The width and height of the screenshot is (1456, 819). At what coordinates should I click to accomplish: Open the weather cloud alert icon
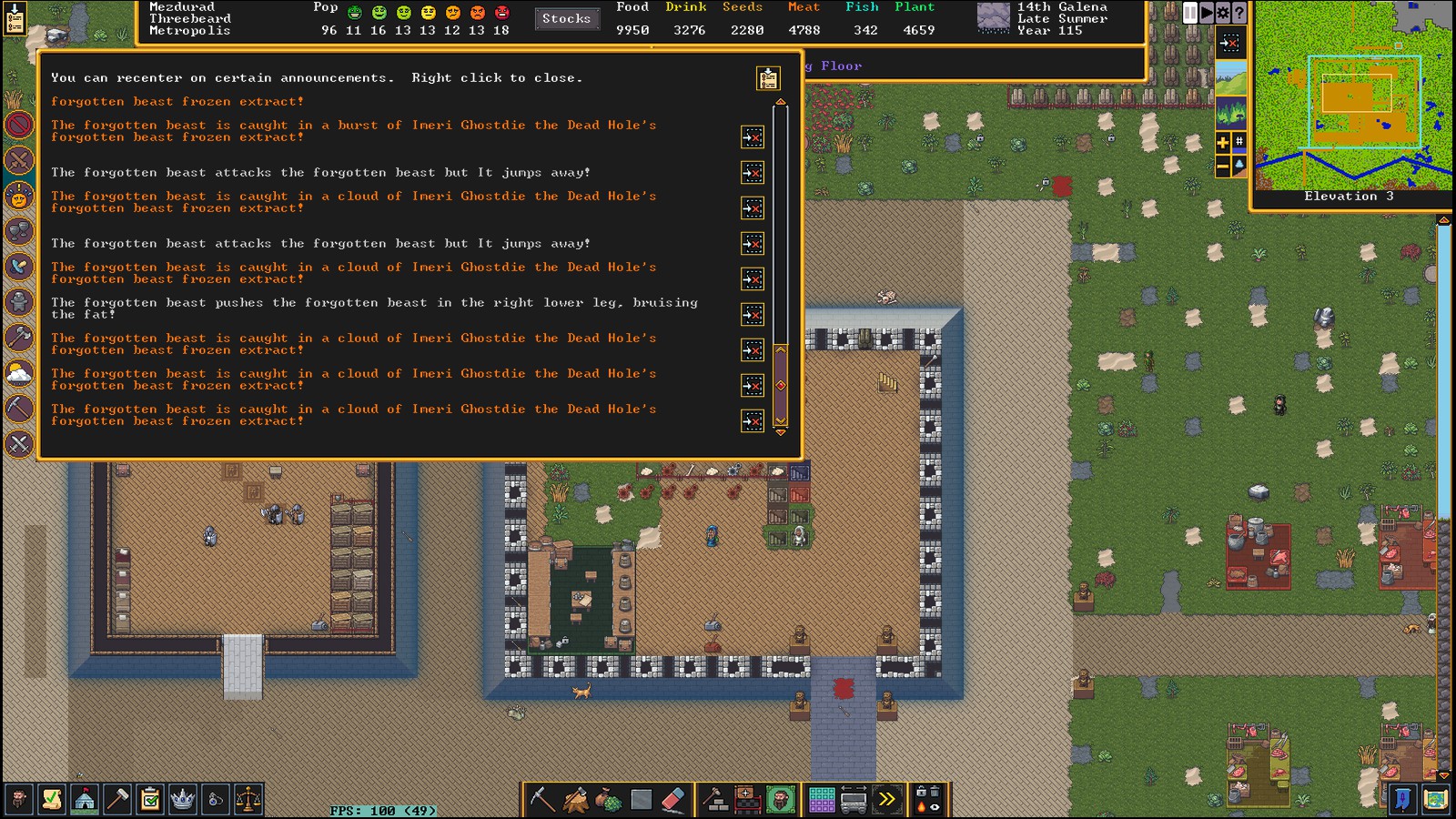(x=19, y=373)
